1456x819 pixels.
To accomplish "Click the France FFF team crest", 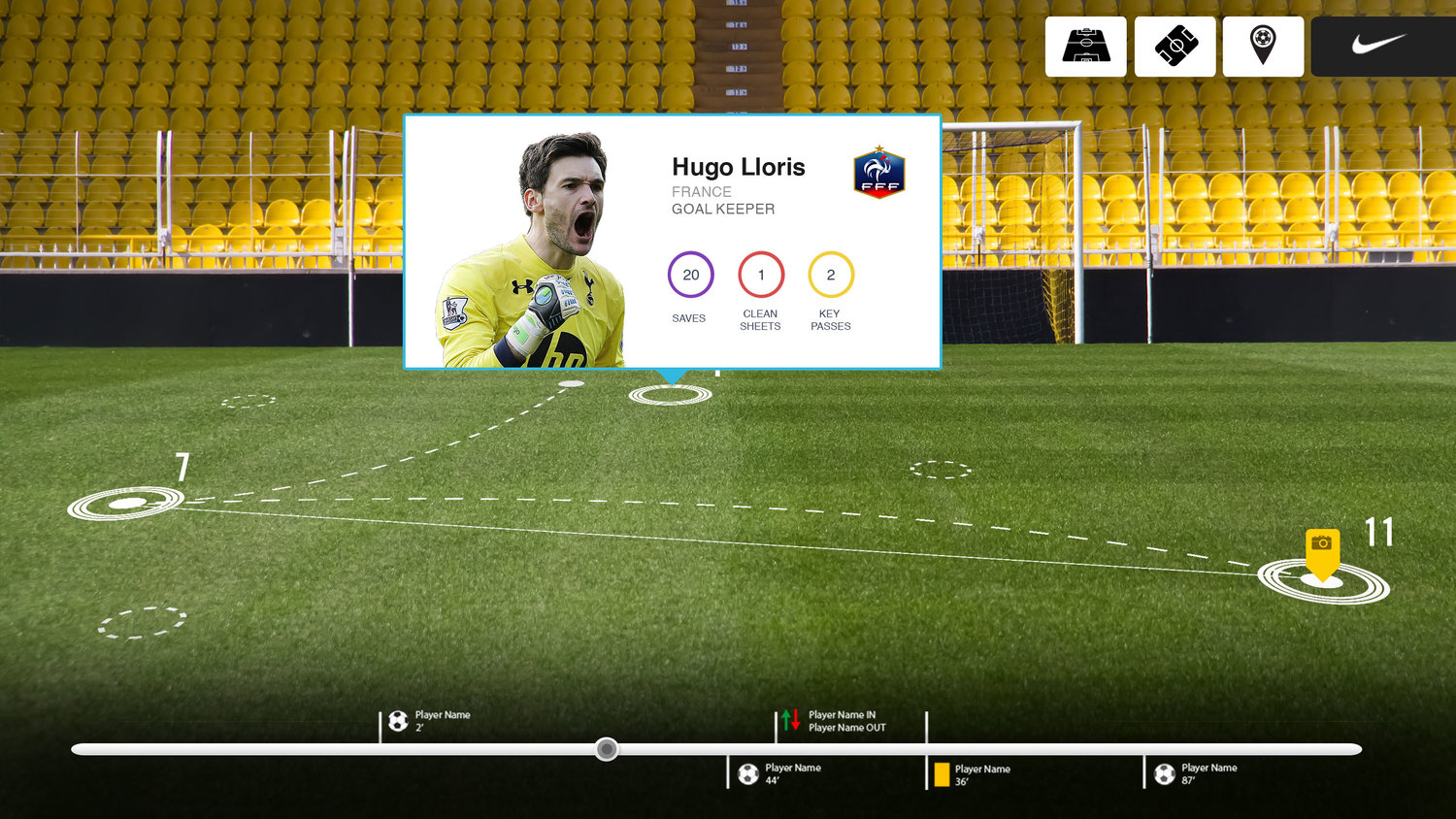I will pyautogui.click(x=878, y=174).
